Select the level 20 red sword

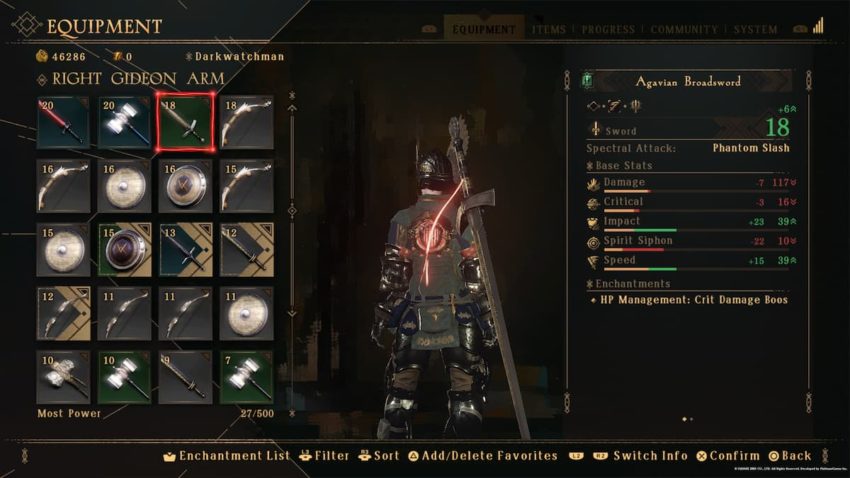coord(63,122)
